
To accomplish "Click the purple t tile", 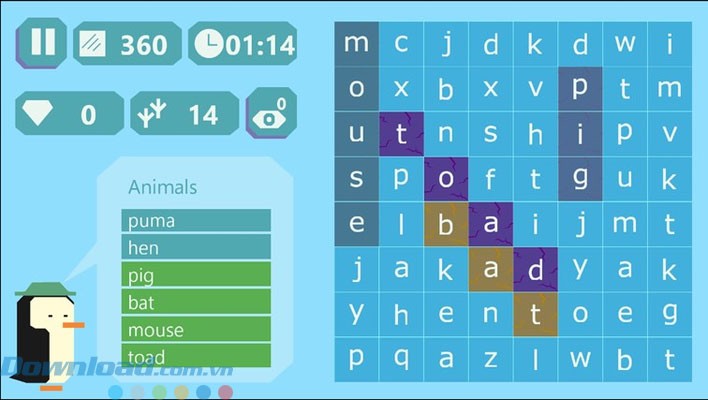I will coord(401,134).
